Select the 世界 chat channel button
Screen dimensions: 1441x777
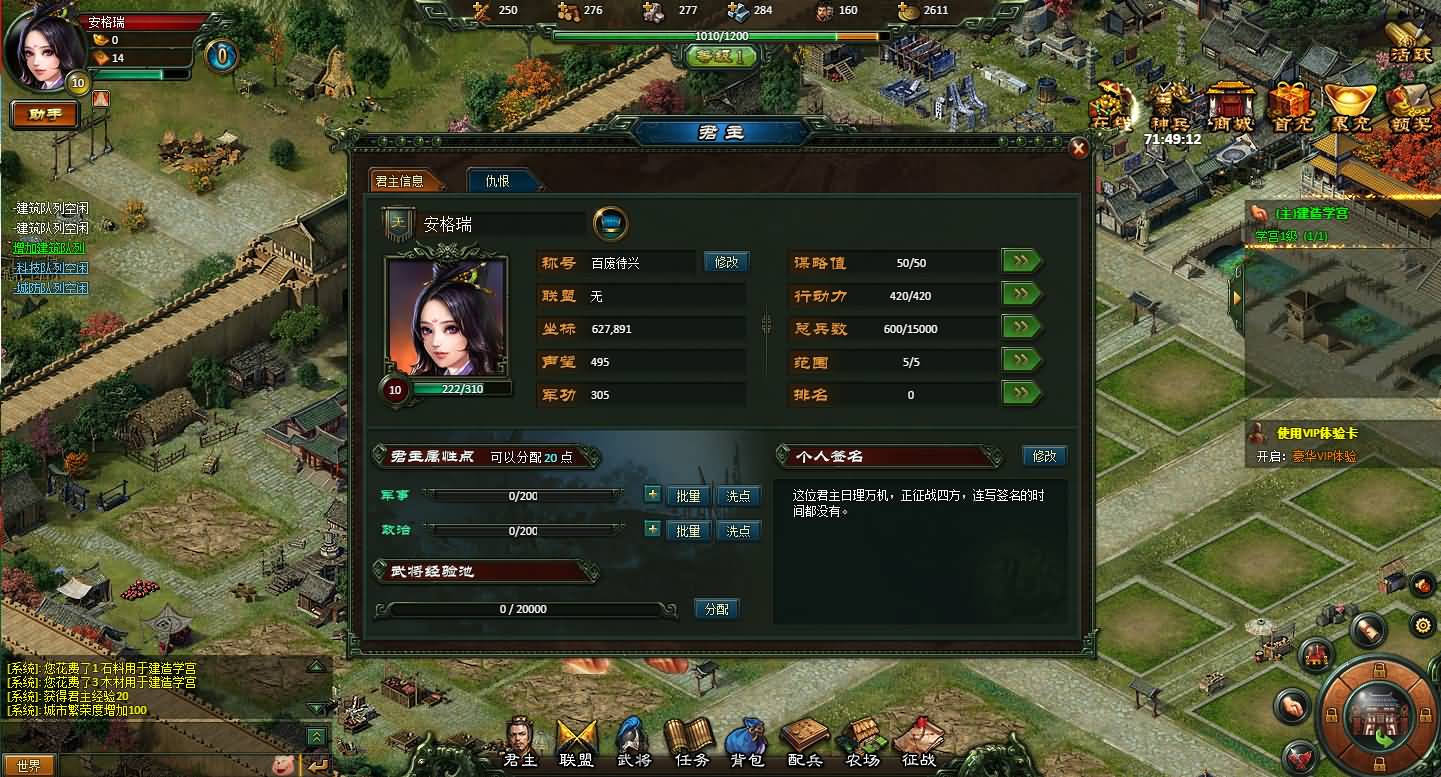click(x=29, y=766)
